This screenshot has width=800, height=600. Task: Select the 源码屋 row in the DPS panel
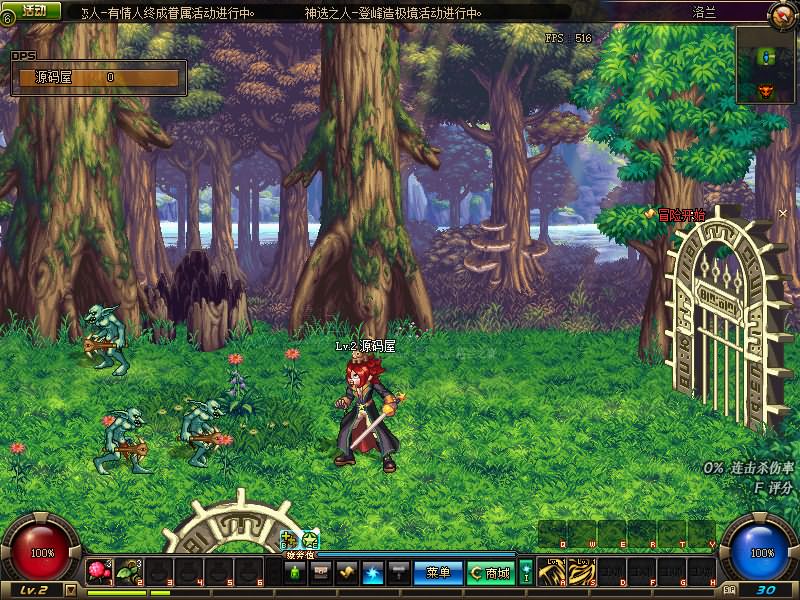click(95, 77)
